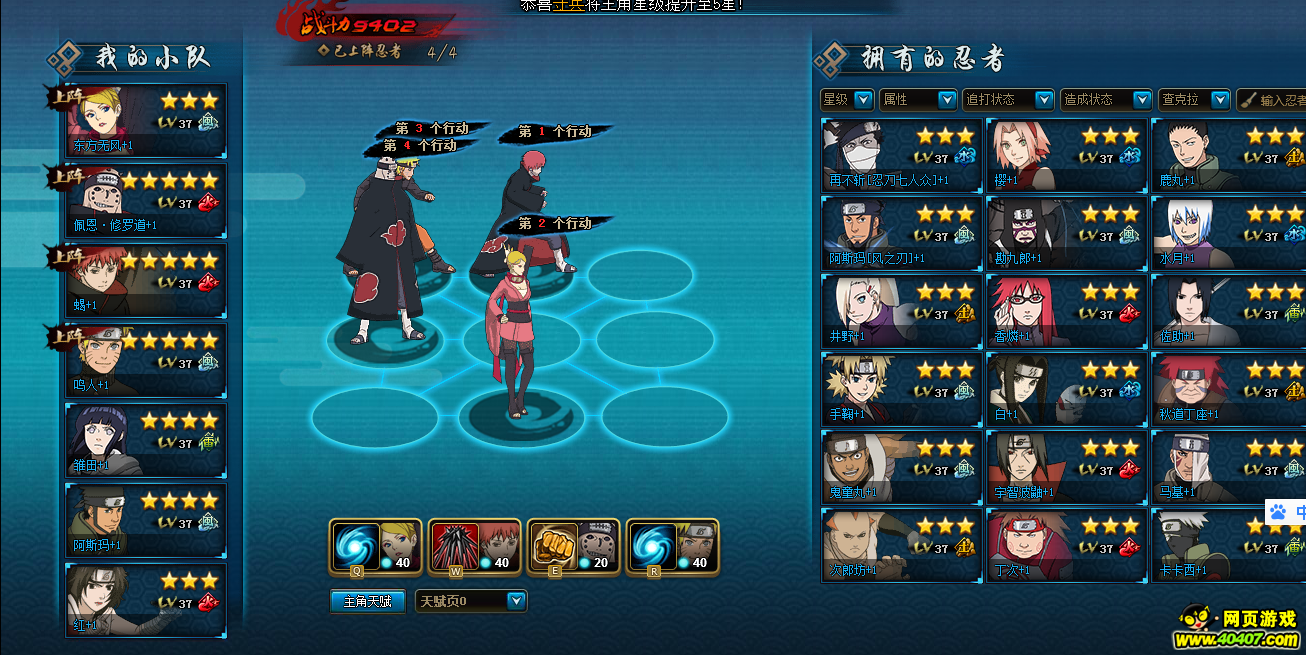The height and width of the screenshot is (655, 1306).
Task: Expand the 天赋页0 dropdown
Action: pyautogui.click(x=471, y=601)
